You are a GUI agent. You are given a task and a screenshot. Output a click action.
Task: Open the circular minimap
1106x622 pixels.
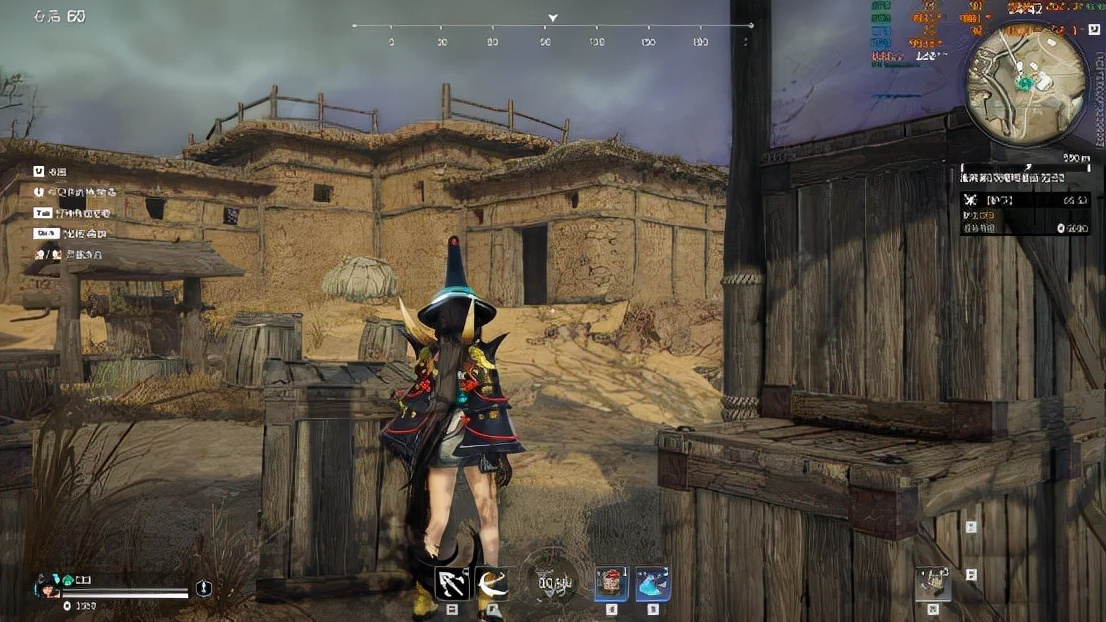click(1025, 84)
